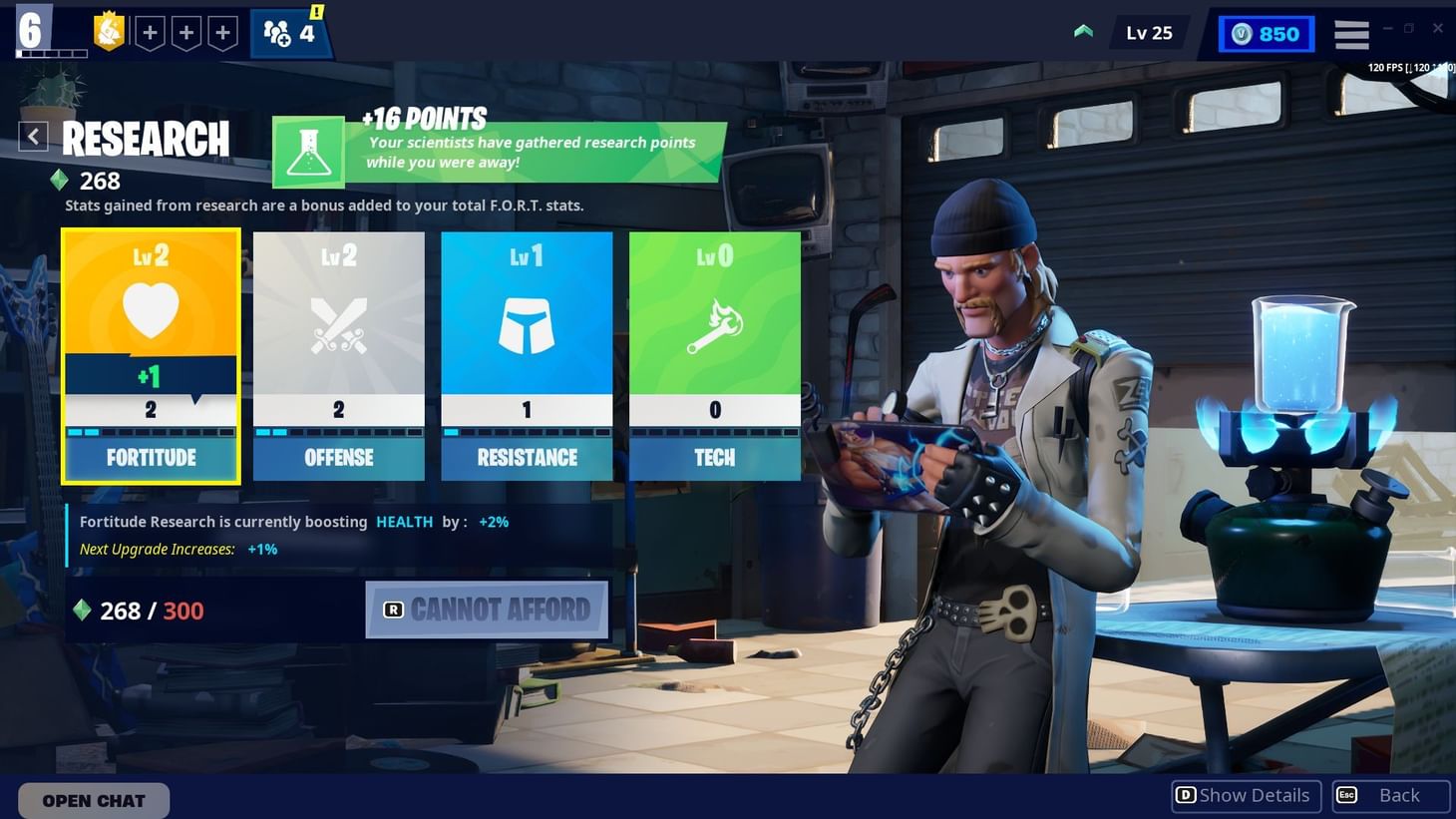Click the third plus loadout slot

[222, 31]
